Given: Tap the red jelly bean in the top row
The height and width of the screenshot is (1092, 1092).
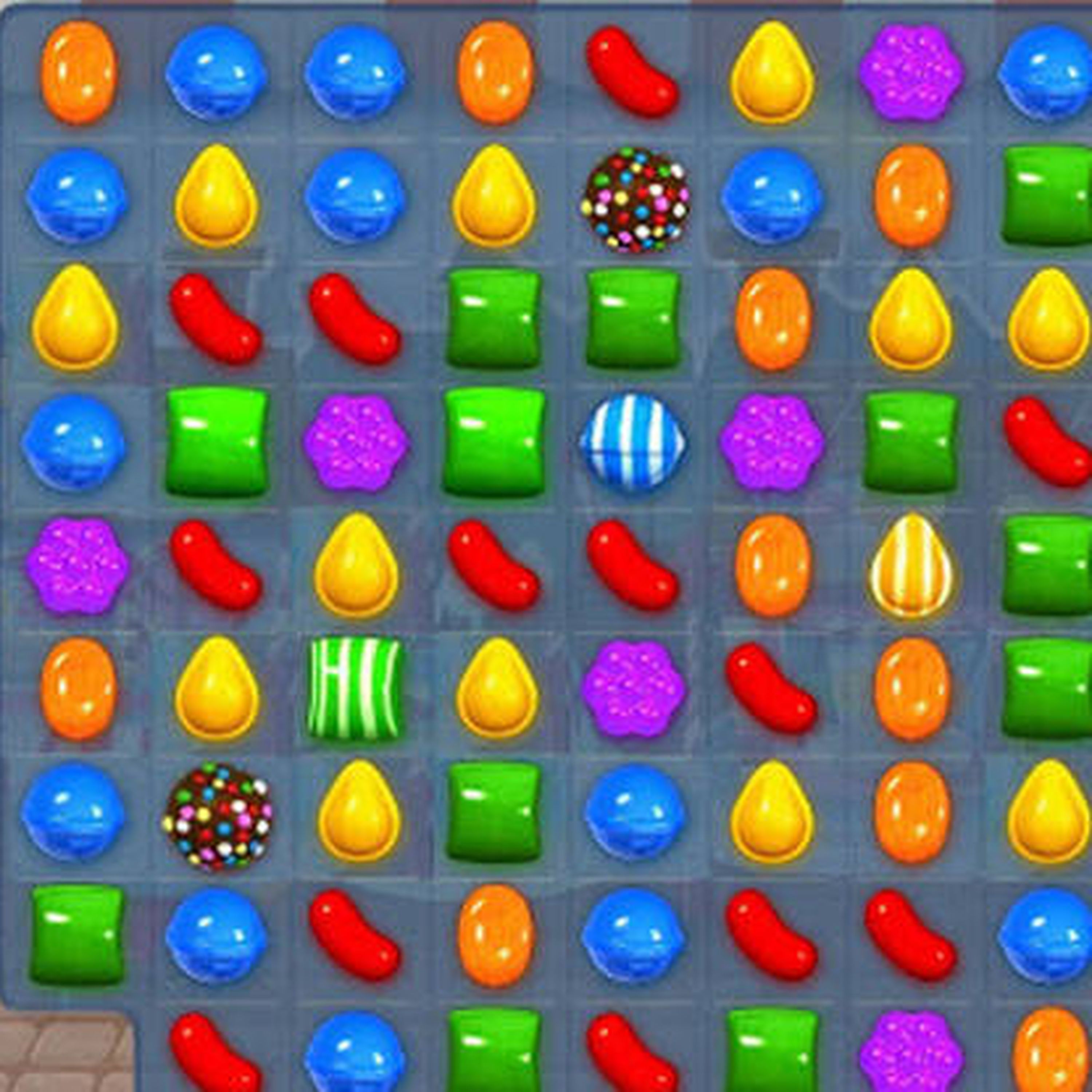Looking at the screenshot, I should [x=633, y=73].
